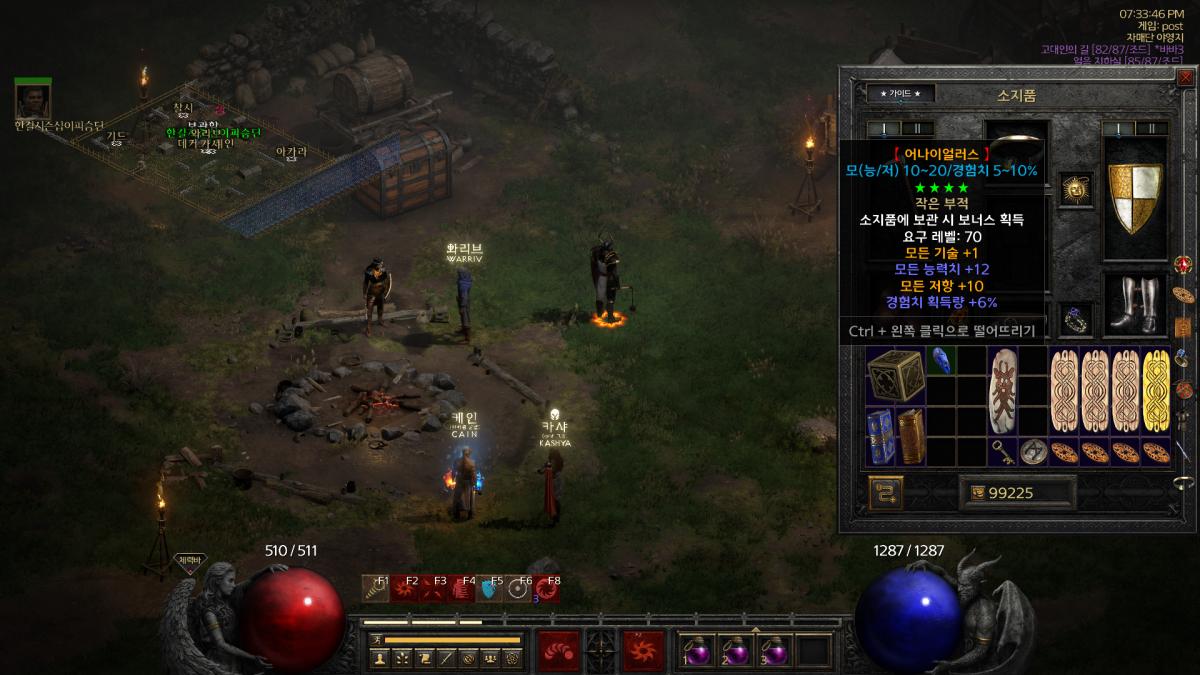1200x675 pixels.
Task: Click the equipped amulet slot
Action: 1075,189
